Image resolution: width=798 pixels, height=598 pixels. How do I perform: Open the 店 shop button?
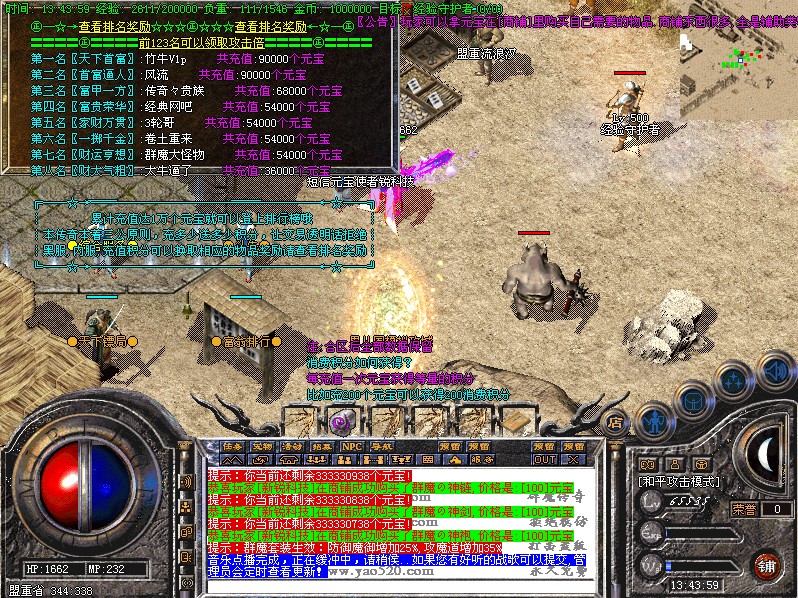(x=616, y=422)
